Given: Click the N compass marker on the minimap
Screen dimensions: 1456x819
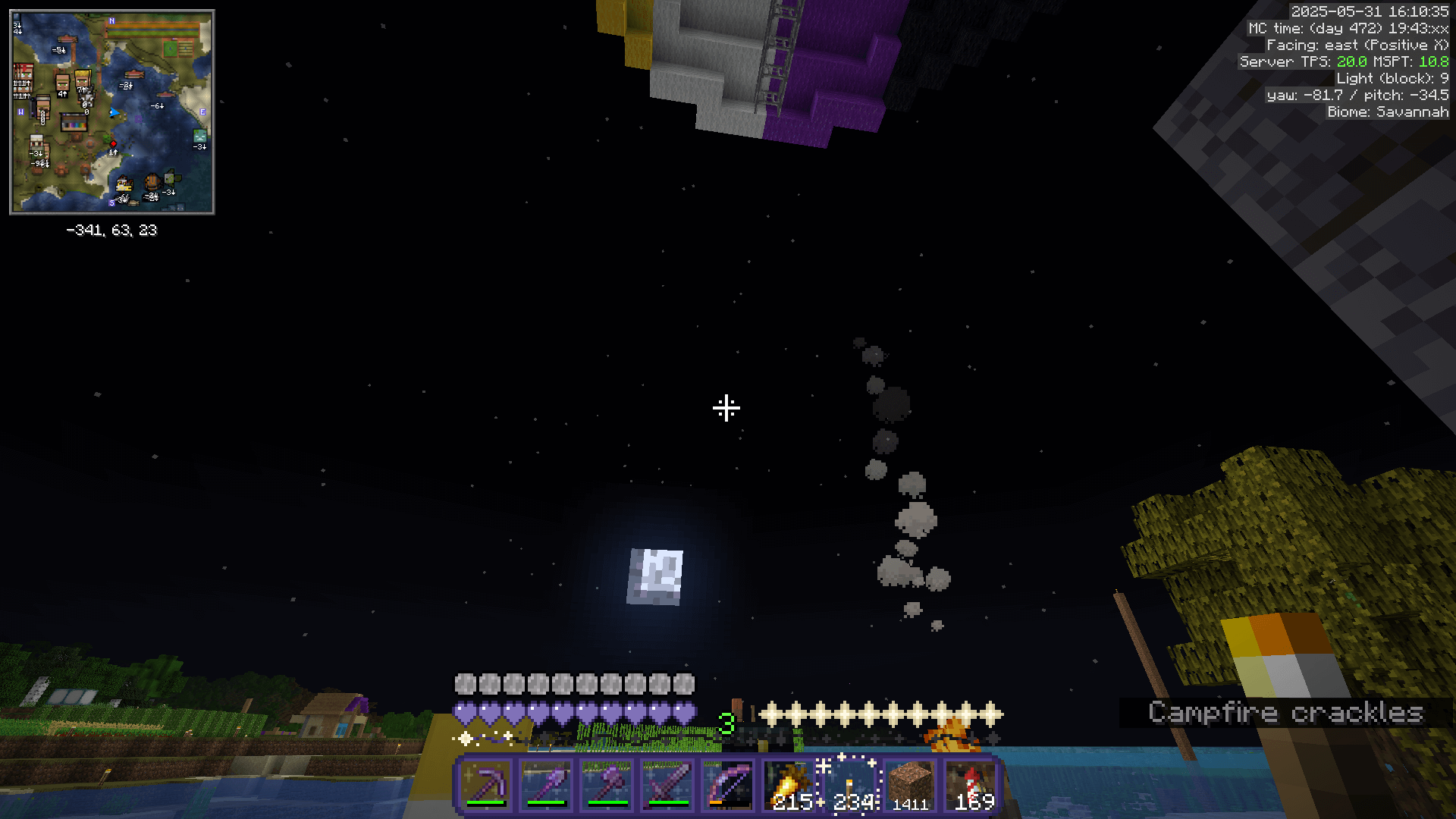Looking at the screenshot, I should [x=111, y=20].
